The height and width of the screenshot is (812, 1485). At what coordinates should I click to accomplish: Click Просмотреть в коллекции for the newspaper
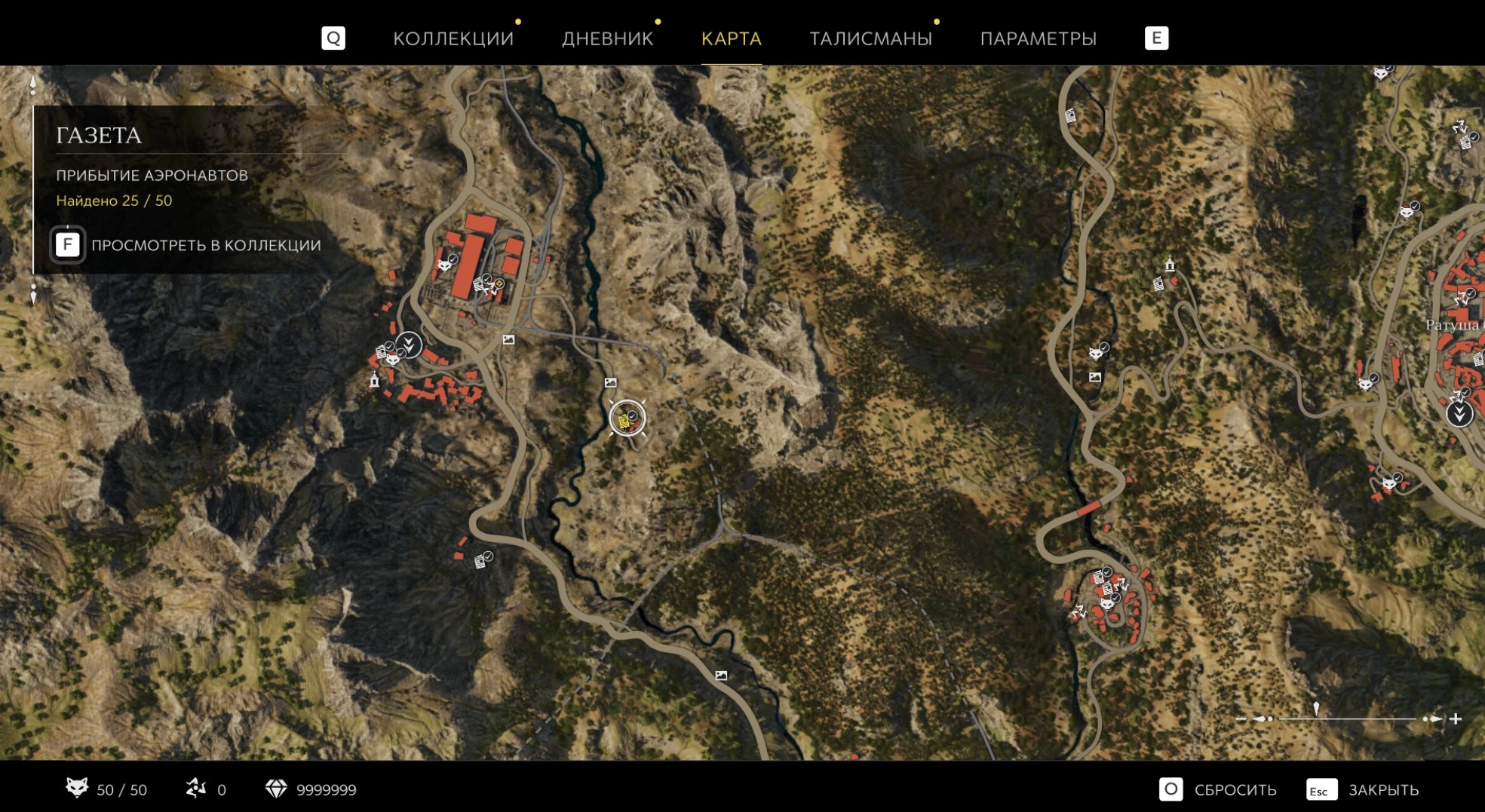tap(187, 245)
